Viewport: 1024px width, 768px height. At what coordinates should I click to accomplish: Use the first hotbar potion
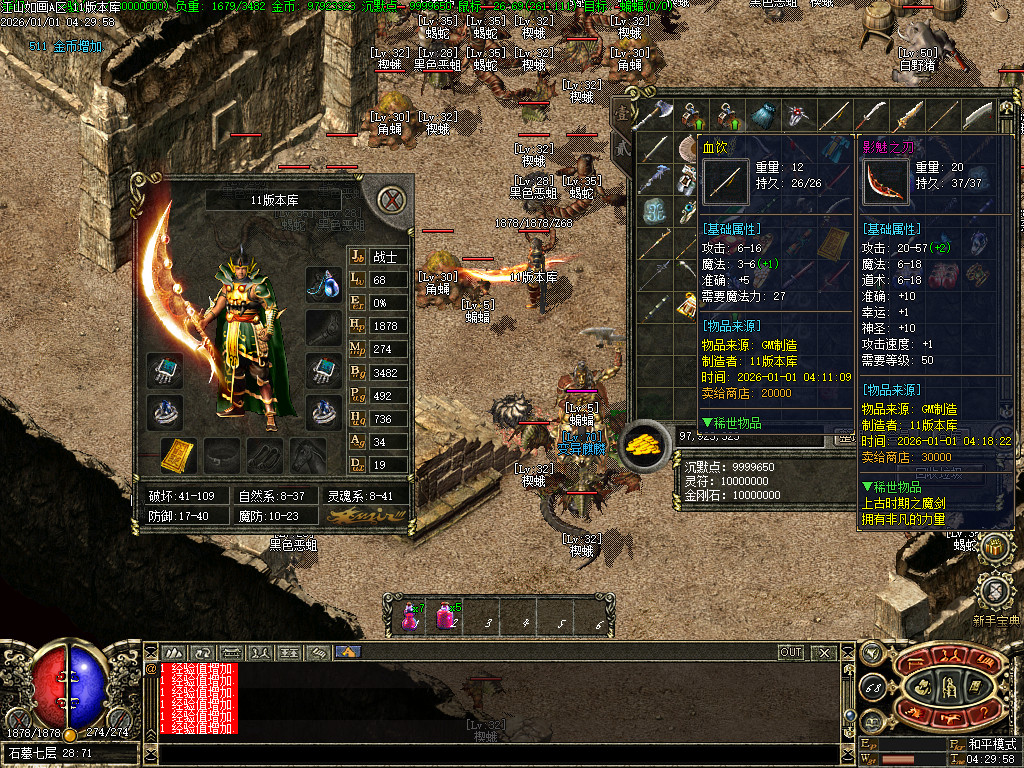pos(411,616)
